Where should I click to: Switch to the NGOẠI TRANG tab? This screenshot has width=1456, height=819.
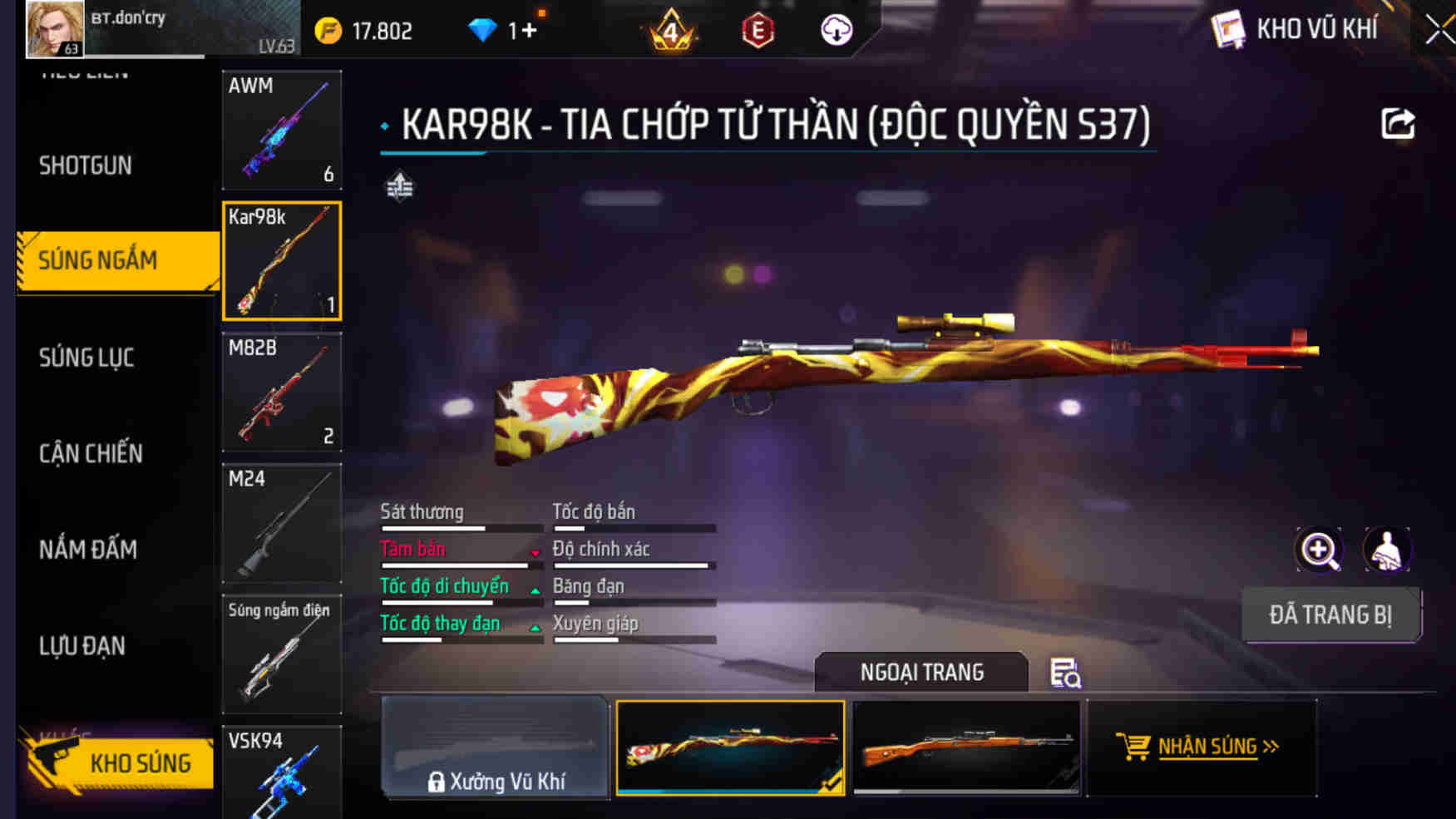coord(921,672)
